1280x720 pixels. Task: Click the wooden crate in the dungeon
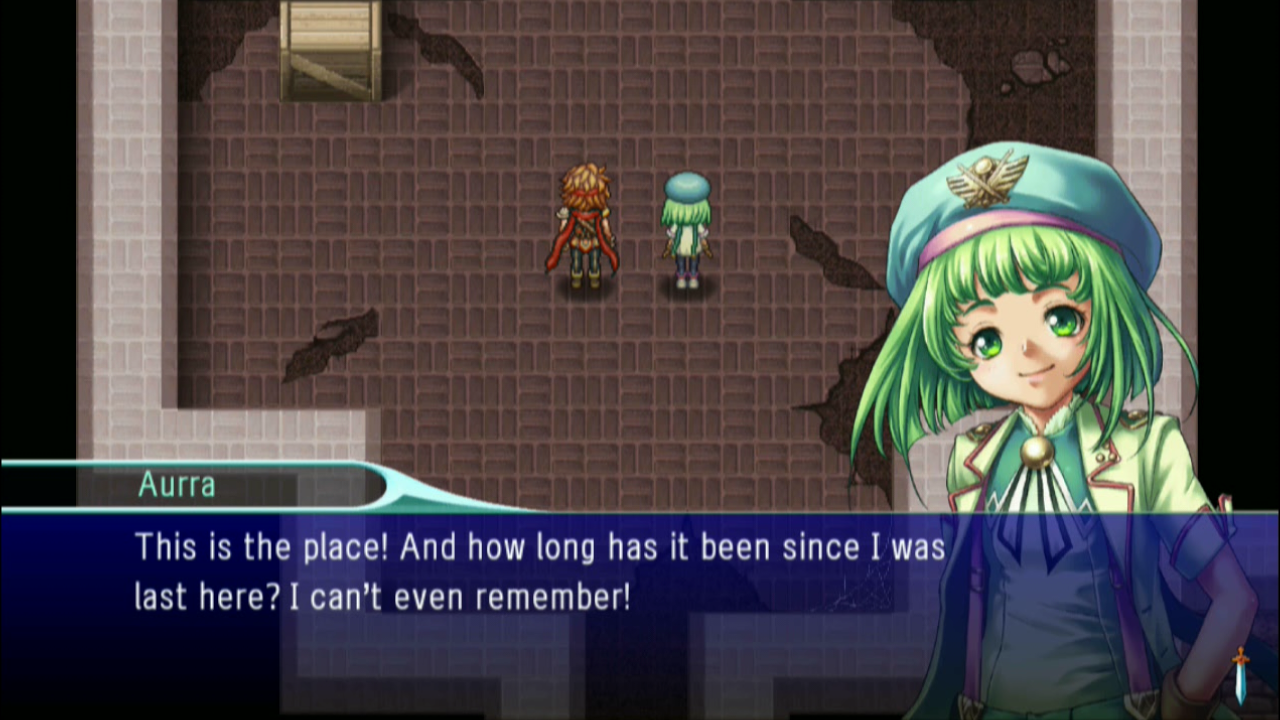[x=330, y=50]
